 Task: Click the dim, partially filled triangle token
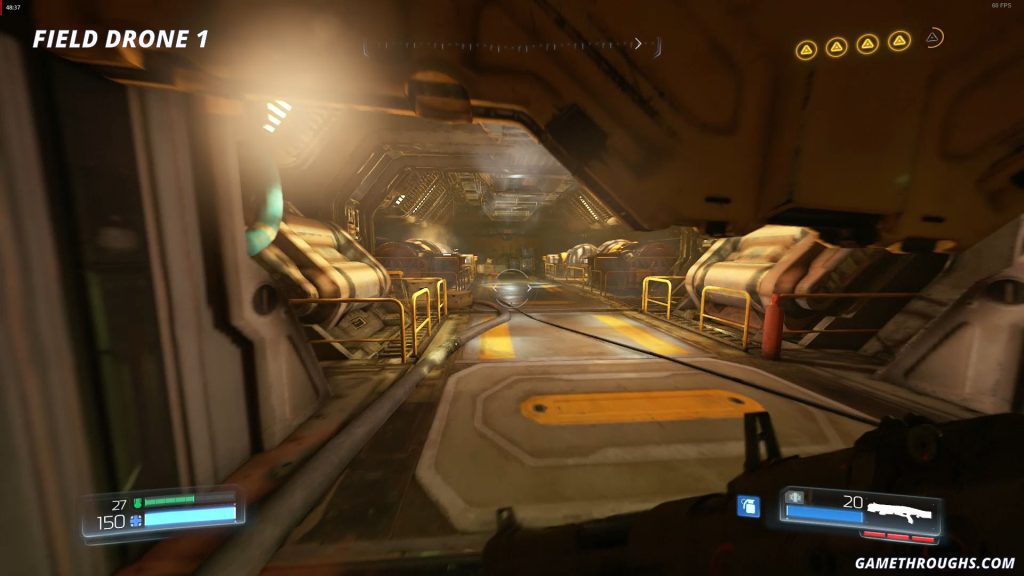[932, 39]
